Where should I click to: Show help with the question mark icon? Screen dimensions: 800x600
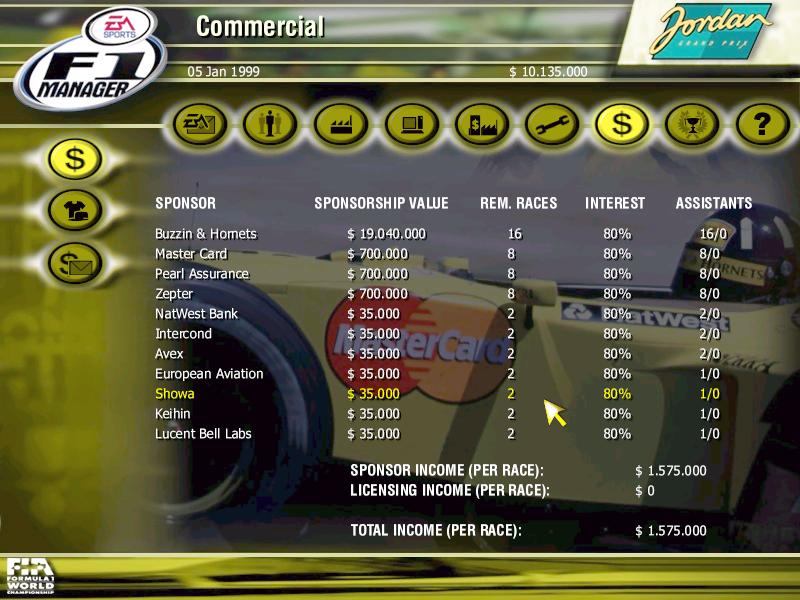[x=761, y=124]
